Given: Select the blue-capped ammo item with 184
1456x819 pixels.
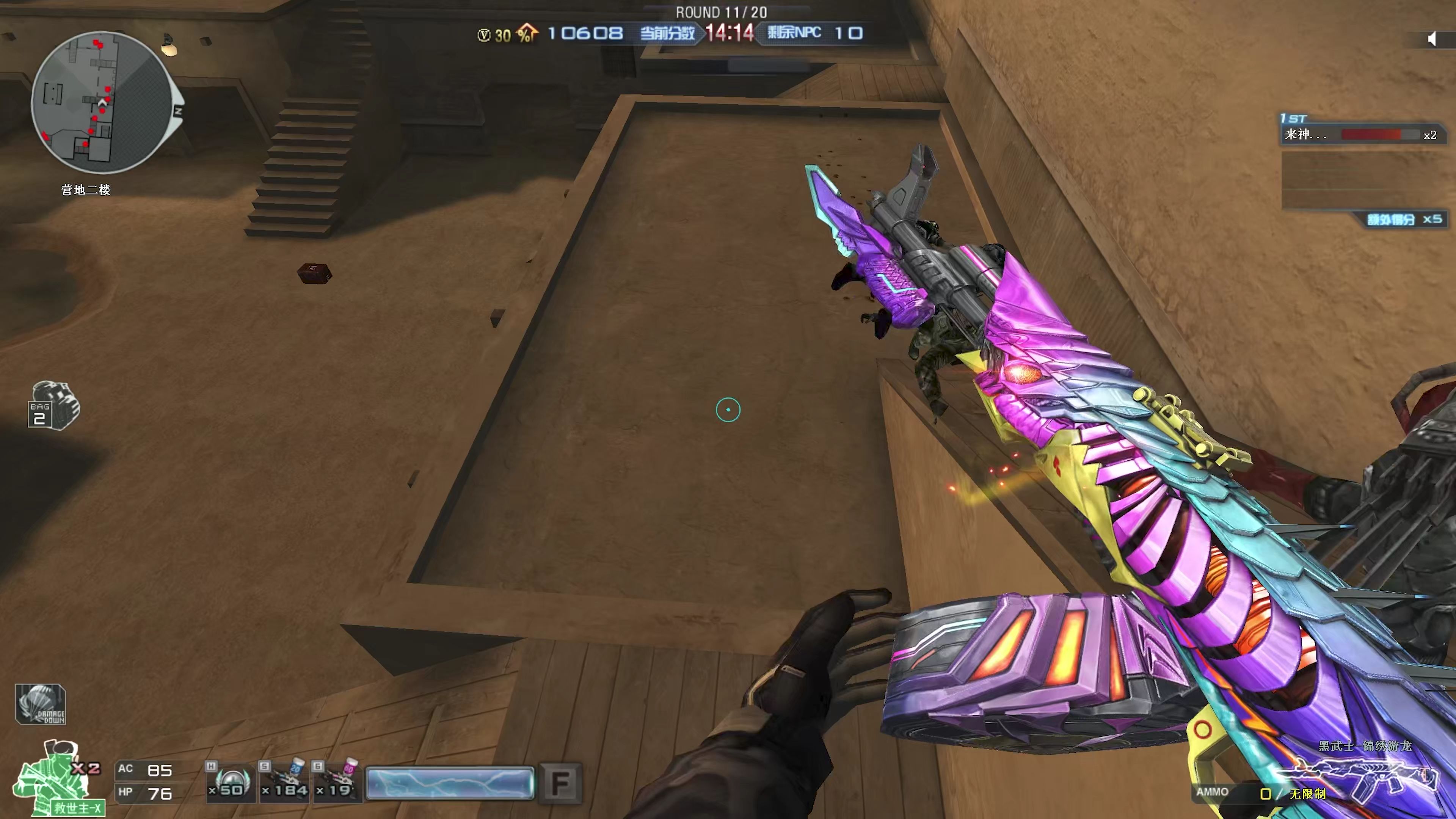Looking at the screenshot, I should (284, 782).
